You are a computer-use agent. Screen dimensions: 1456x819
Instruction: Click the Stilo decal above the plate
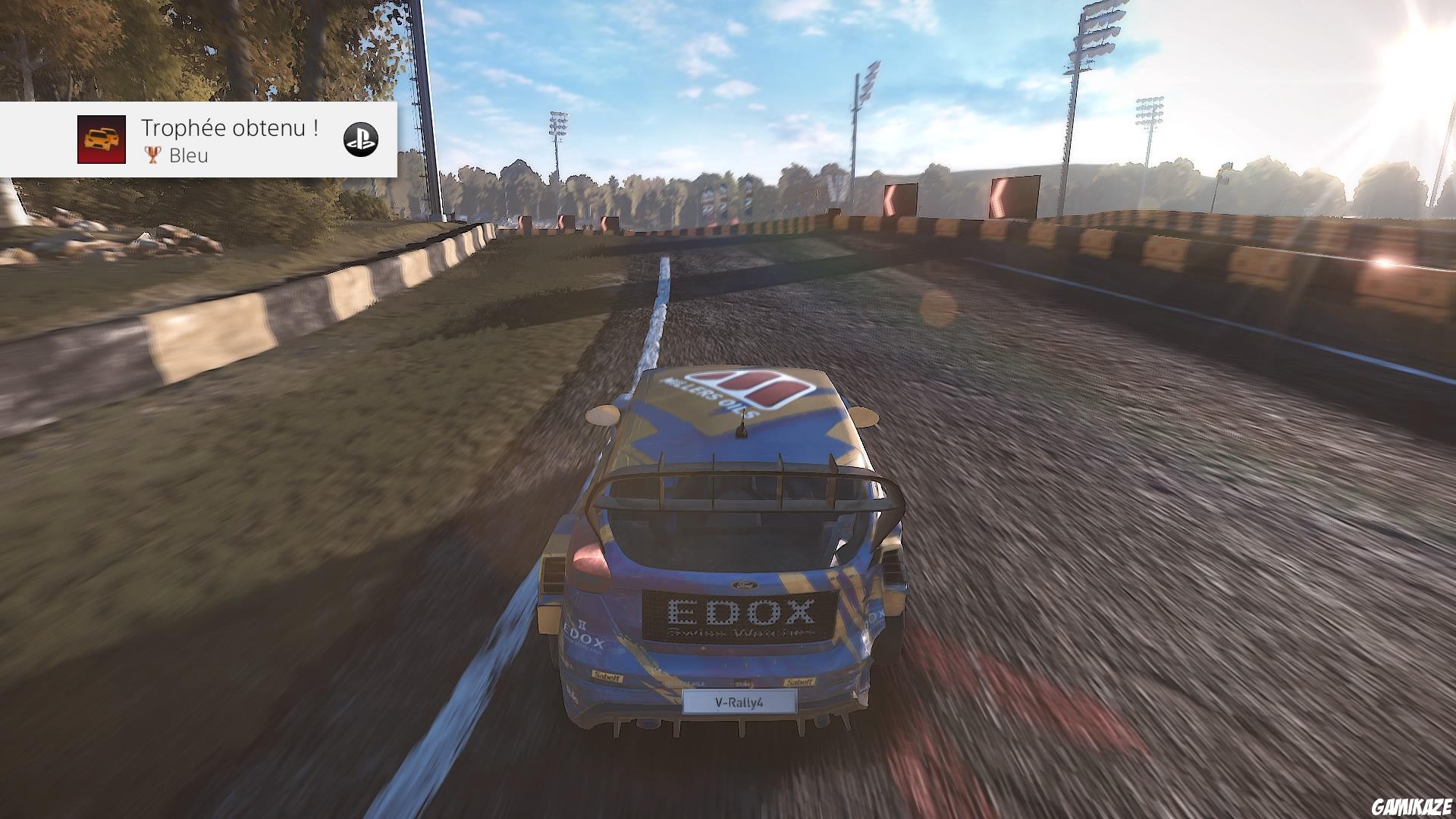742,682
